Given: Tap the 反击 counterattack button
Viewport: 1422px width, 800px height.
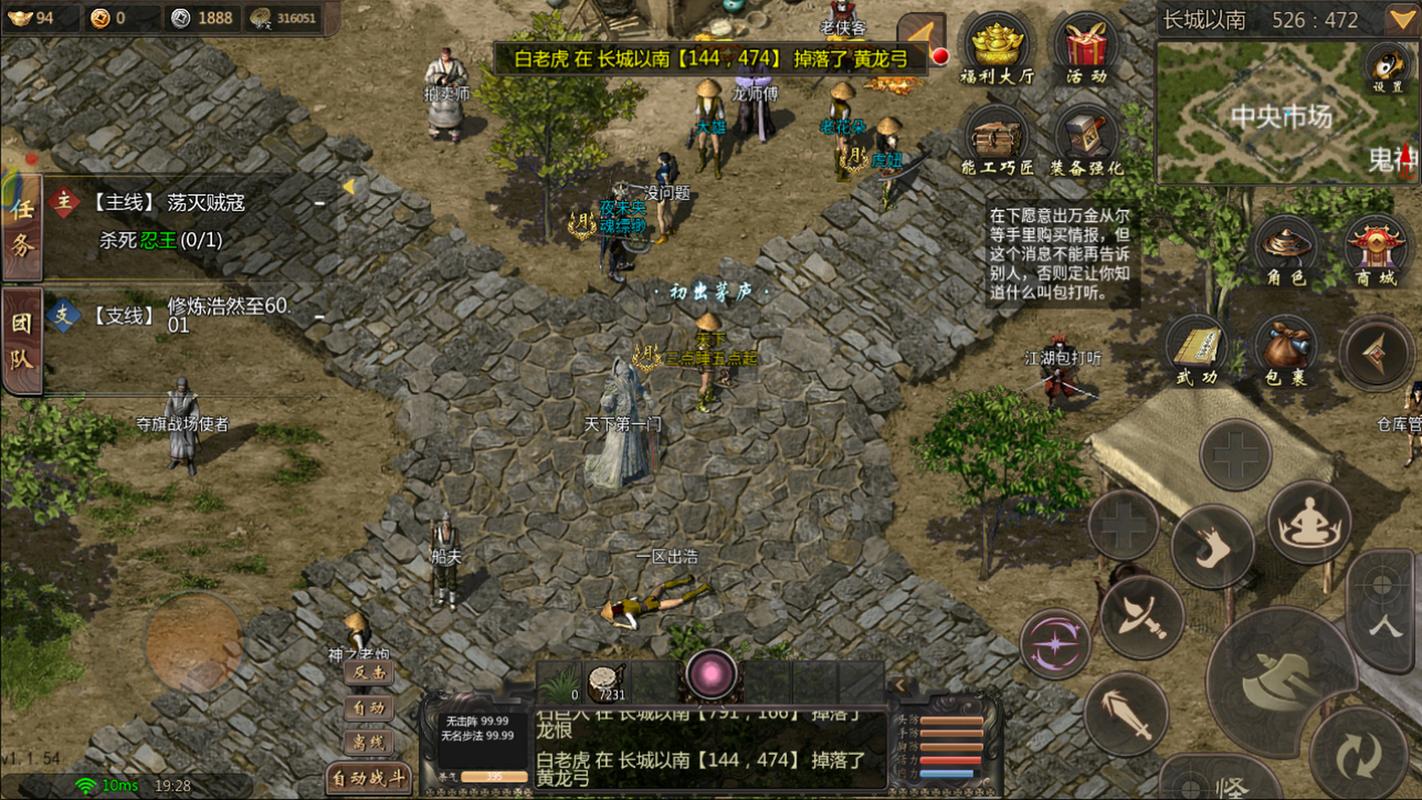Looking at the screenshot, I should [368, 672].
